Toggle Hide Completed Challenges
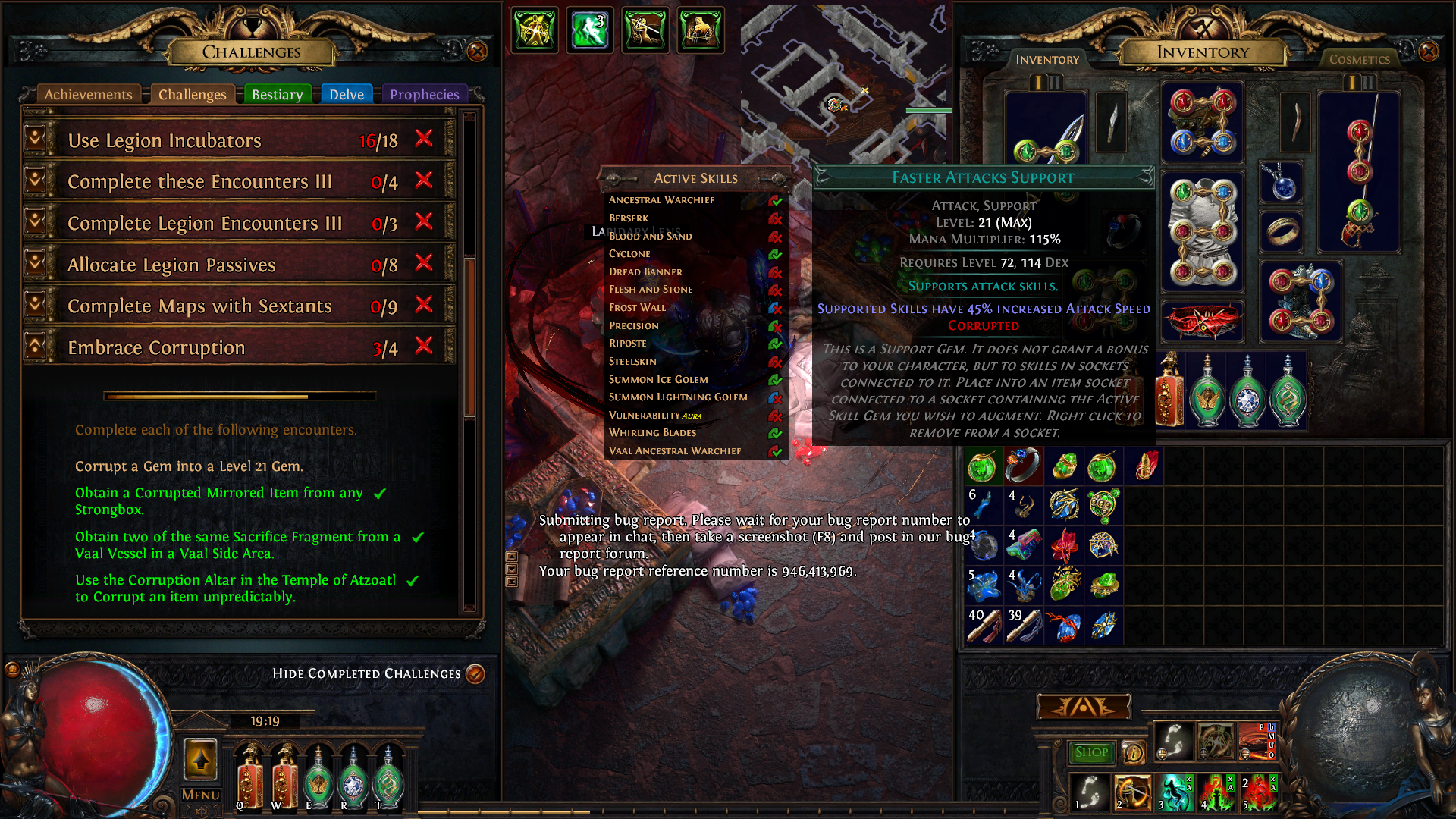This screenshot has width=1456, height=819. [475, 673]
